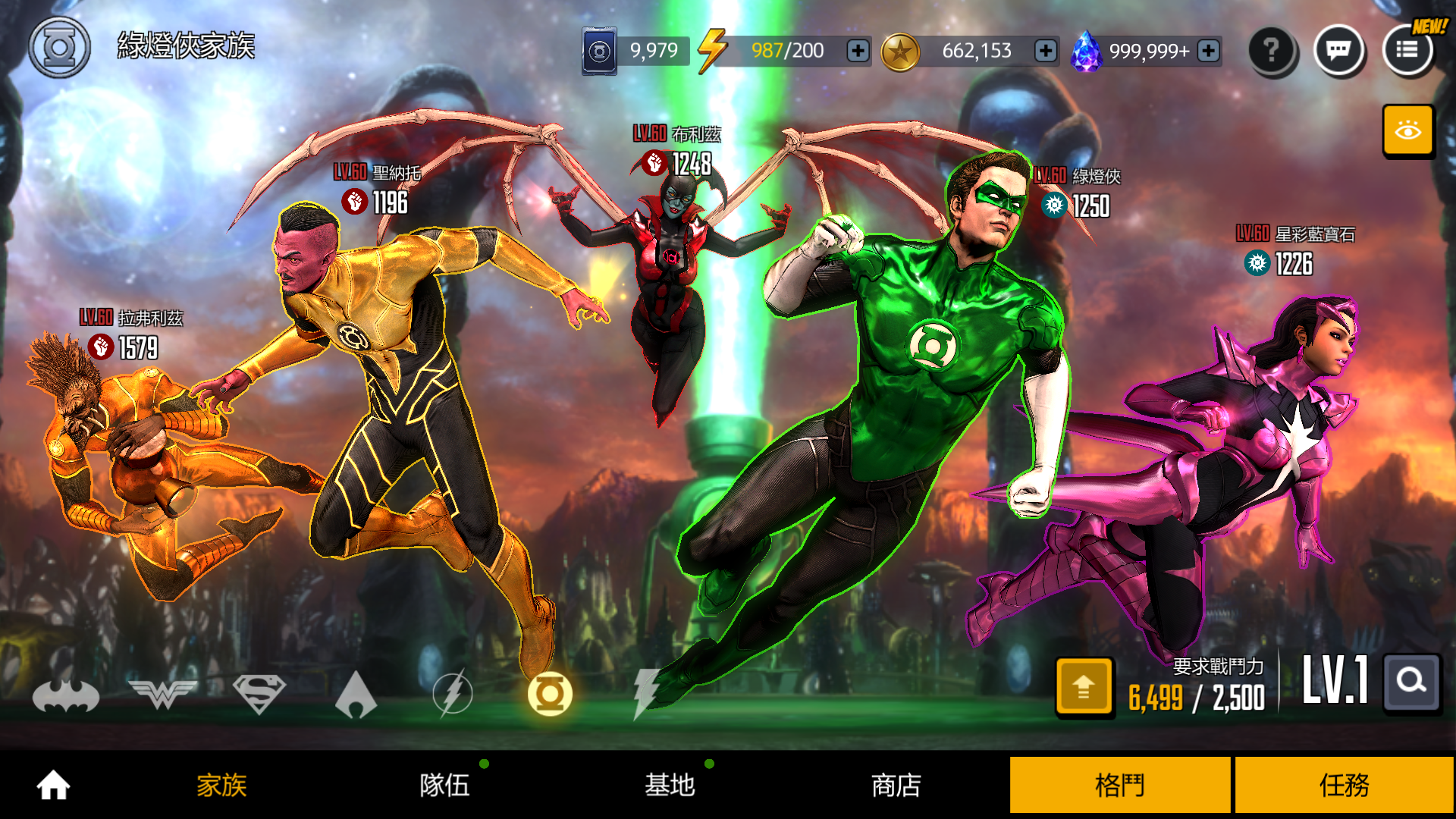The height and width of the screenshot is (819, 1456).
Task: Open the help question mark icon
Action: point(1272,50)
